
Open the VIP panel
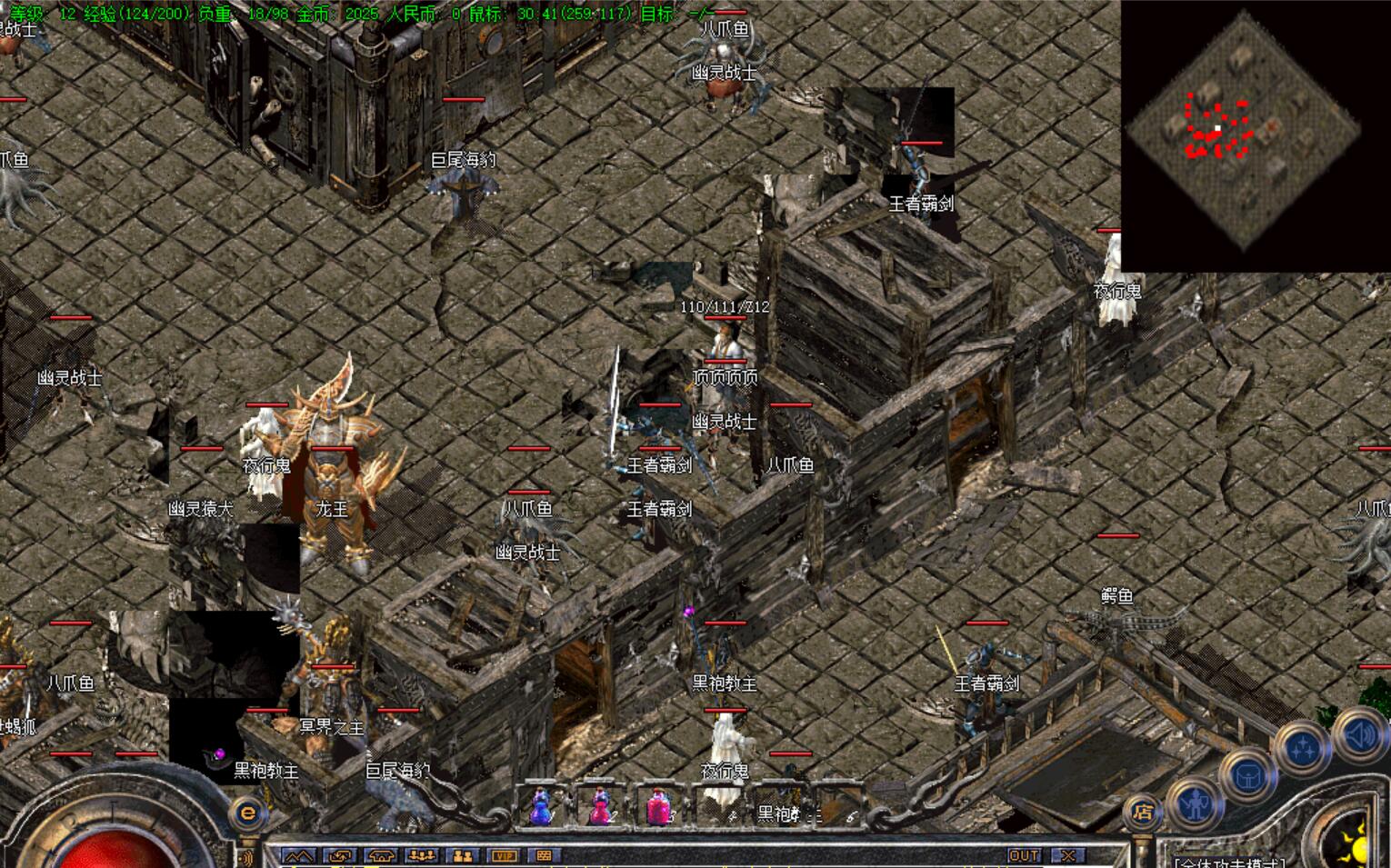click(x=503, y=855)
